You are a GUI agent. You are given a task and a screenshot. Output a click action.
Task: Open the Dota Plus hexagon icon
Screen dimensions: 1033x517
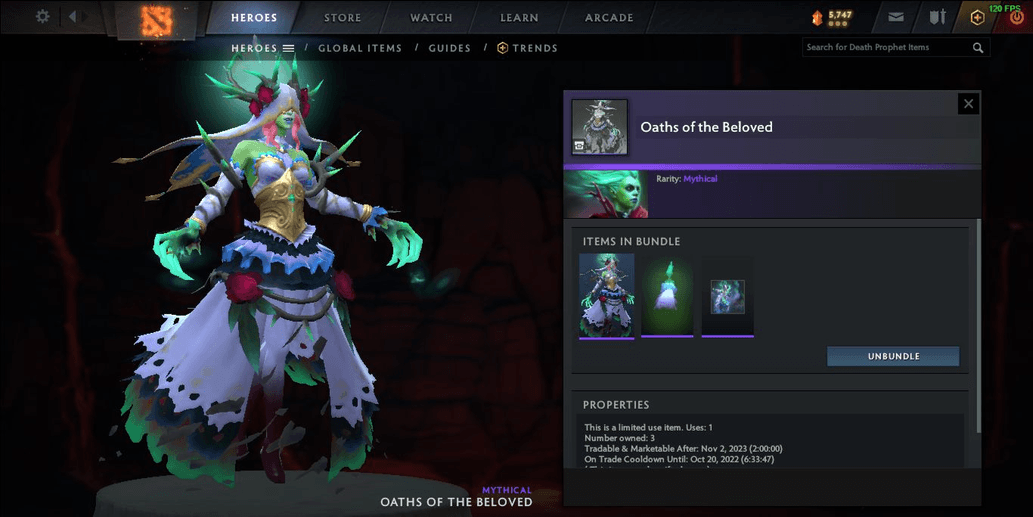(x=977, y=17)
